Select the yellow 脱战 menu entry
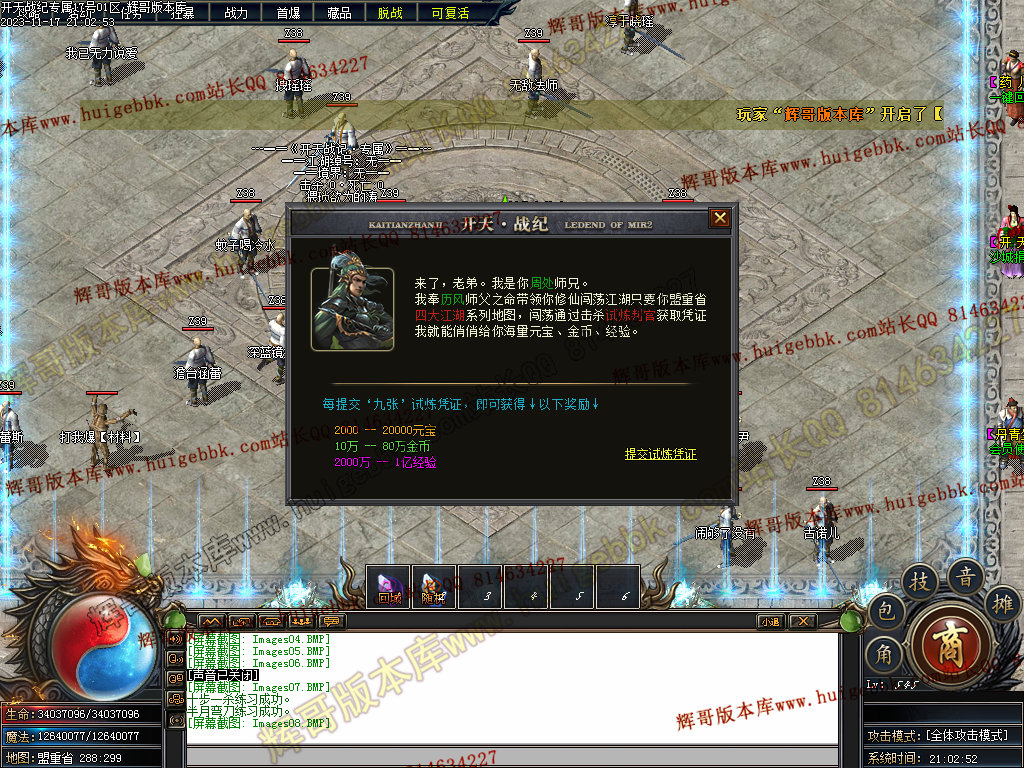Viewport: 1024px width, 768px height. 391,13
